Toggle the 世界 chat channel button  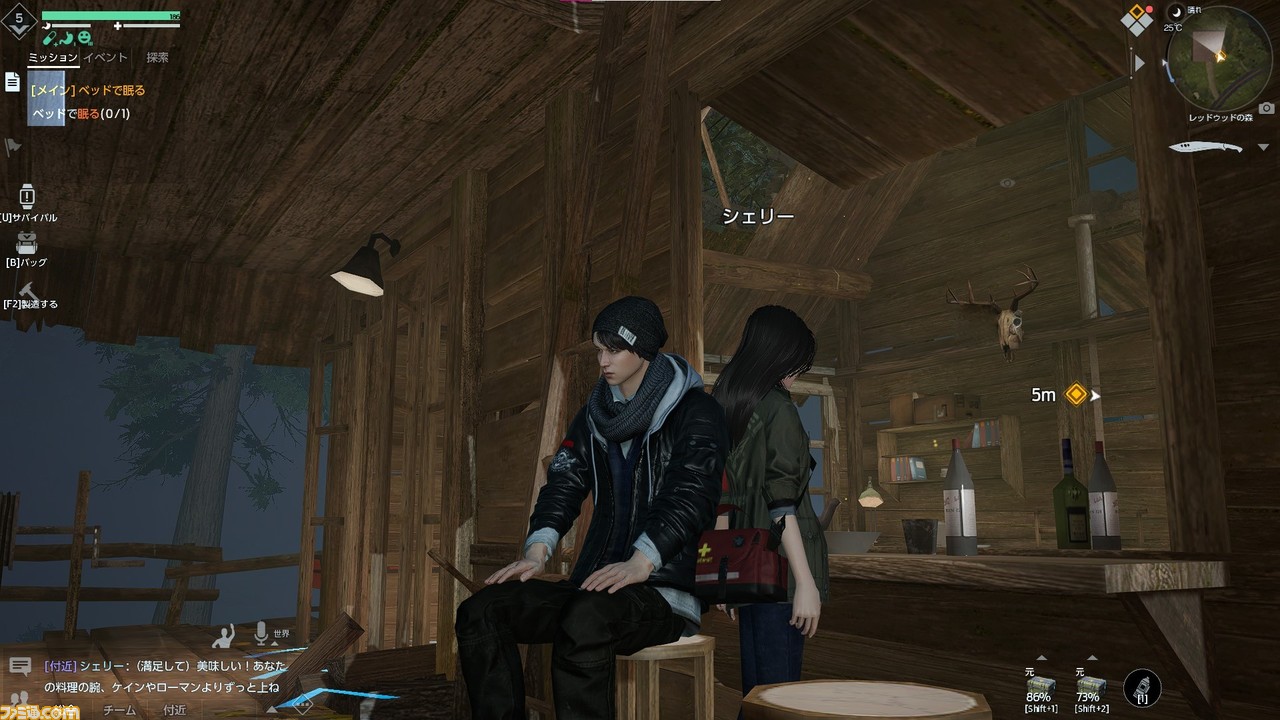point(282,635)
